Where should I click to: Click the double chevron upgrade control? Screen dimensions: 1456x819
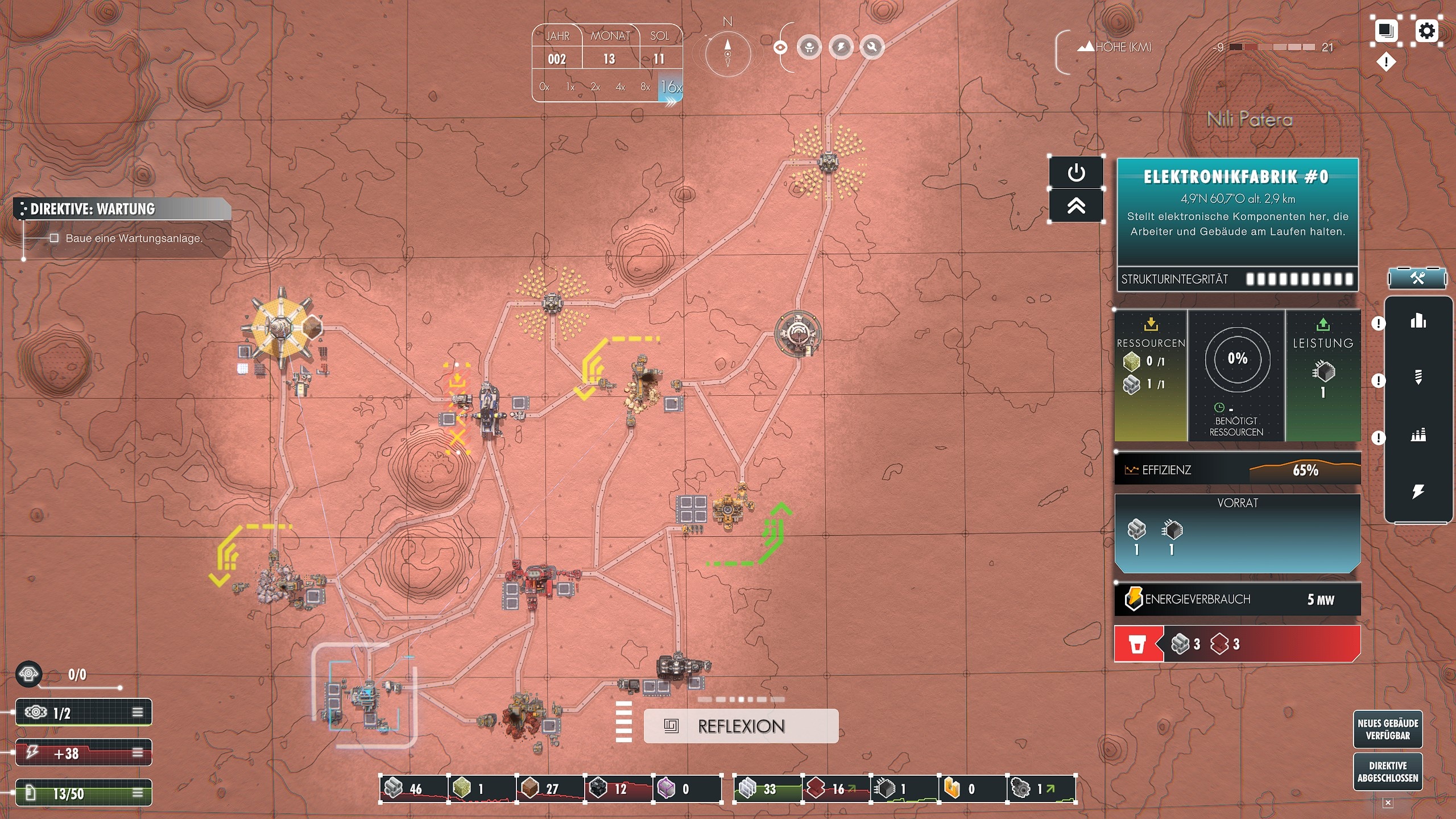(1078, 205)
